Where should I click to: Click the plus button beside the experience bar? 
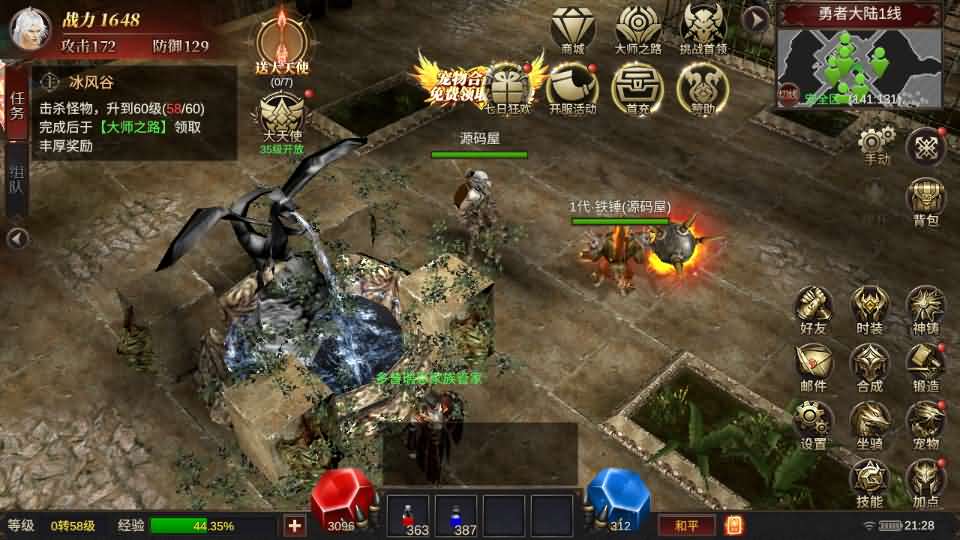295,526
